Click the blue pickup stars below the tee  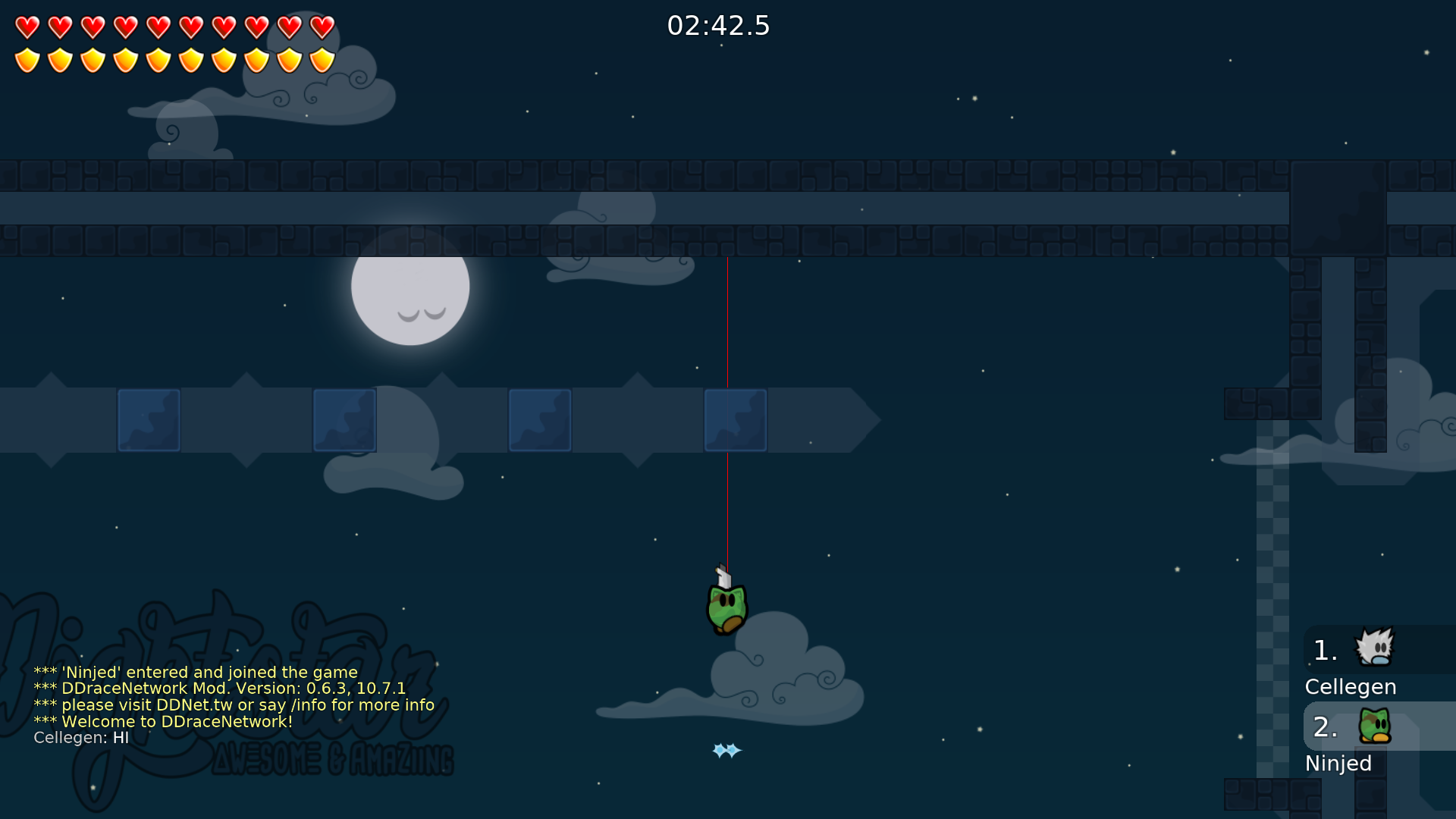[725, 751]
